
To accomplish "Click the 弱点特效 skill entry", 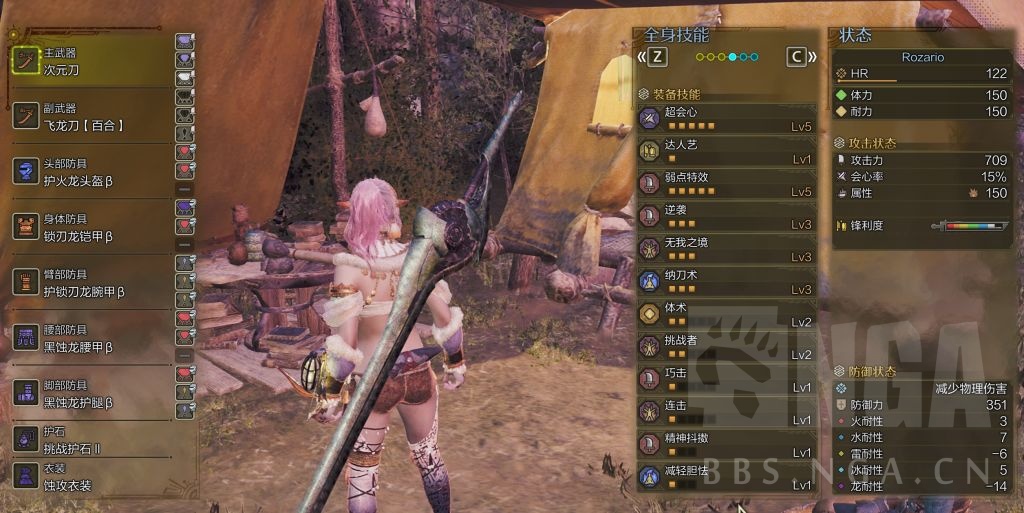I will pyautogui.click(x=726, y=184).
